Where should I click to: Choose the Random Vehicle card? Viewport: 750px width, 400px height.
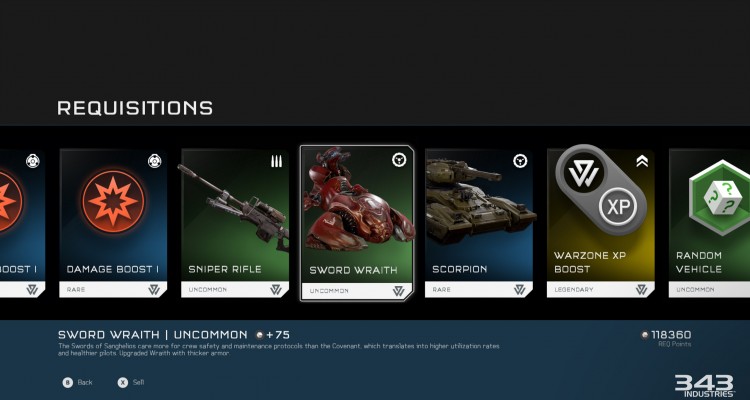pos(710,222)
